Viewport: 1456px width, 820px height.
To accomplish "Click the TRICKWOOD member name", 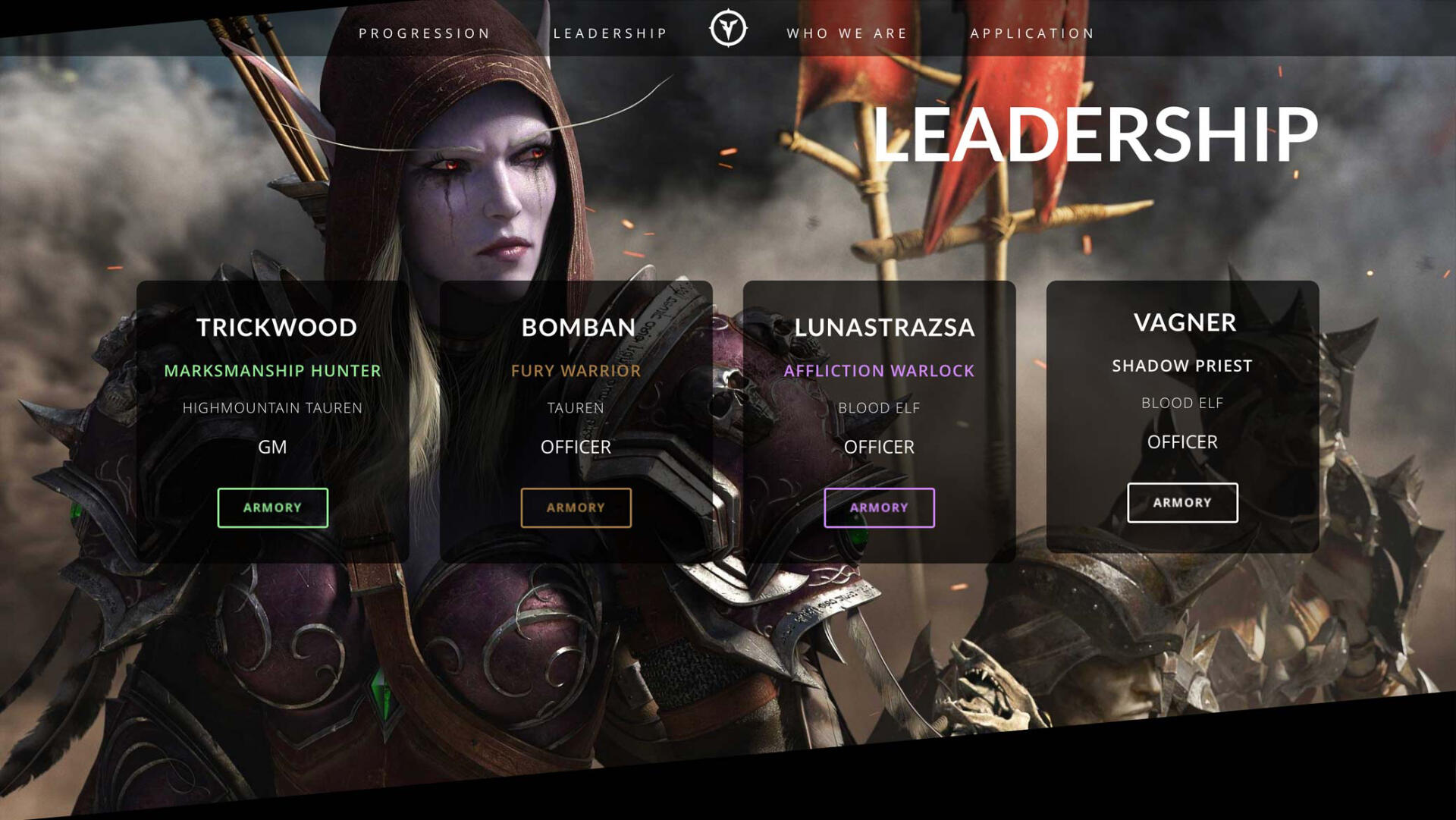I will click(278, 327).
